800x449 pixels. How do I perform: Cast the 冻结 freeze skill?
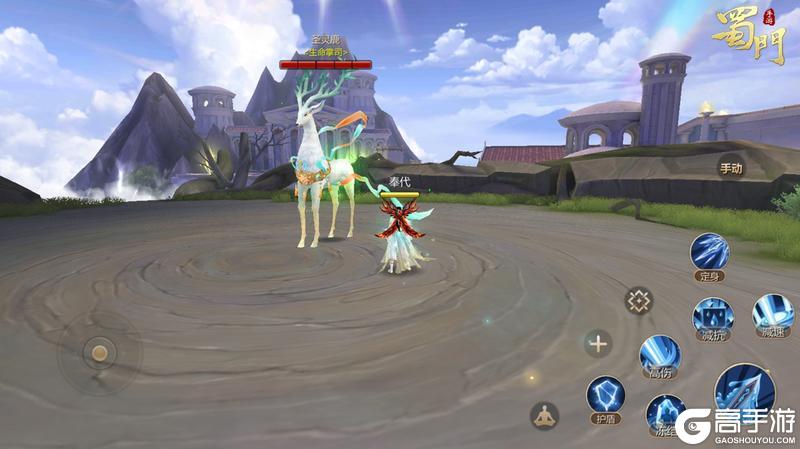(x=664, y=413)
